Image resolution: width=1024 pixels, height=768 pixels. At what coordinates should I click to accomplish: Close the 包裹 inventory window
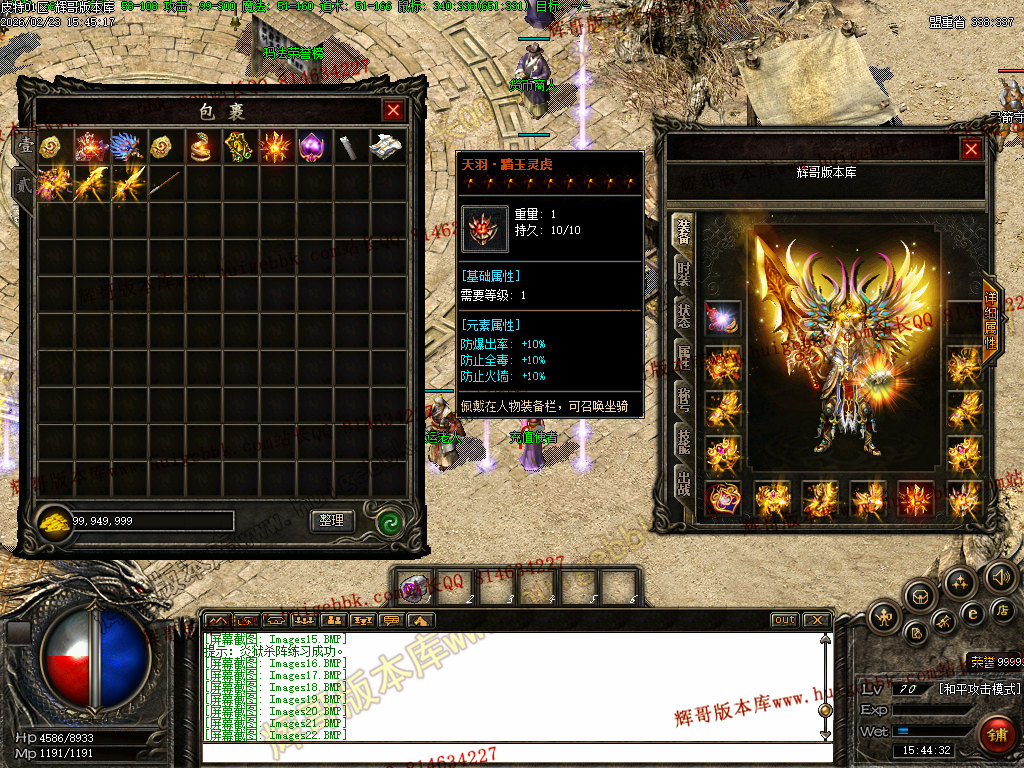[393, 111]
